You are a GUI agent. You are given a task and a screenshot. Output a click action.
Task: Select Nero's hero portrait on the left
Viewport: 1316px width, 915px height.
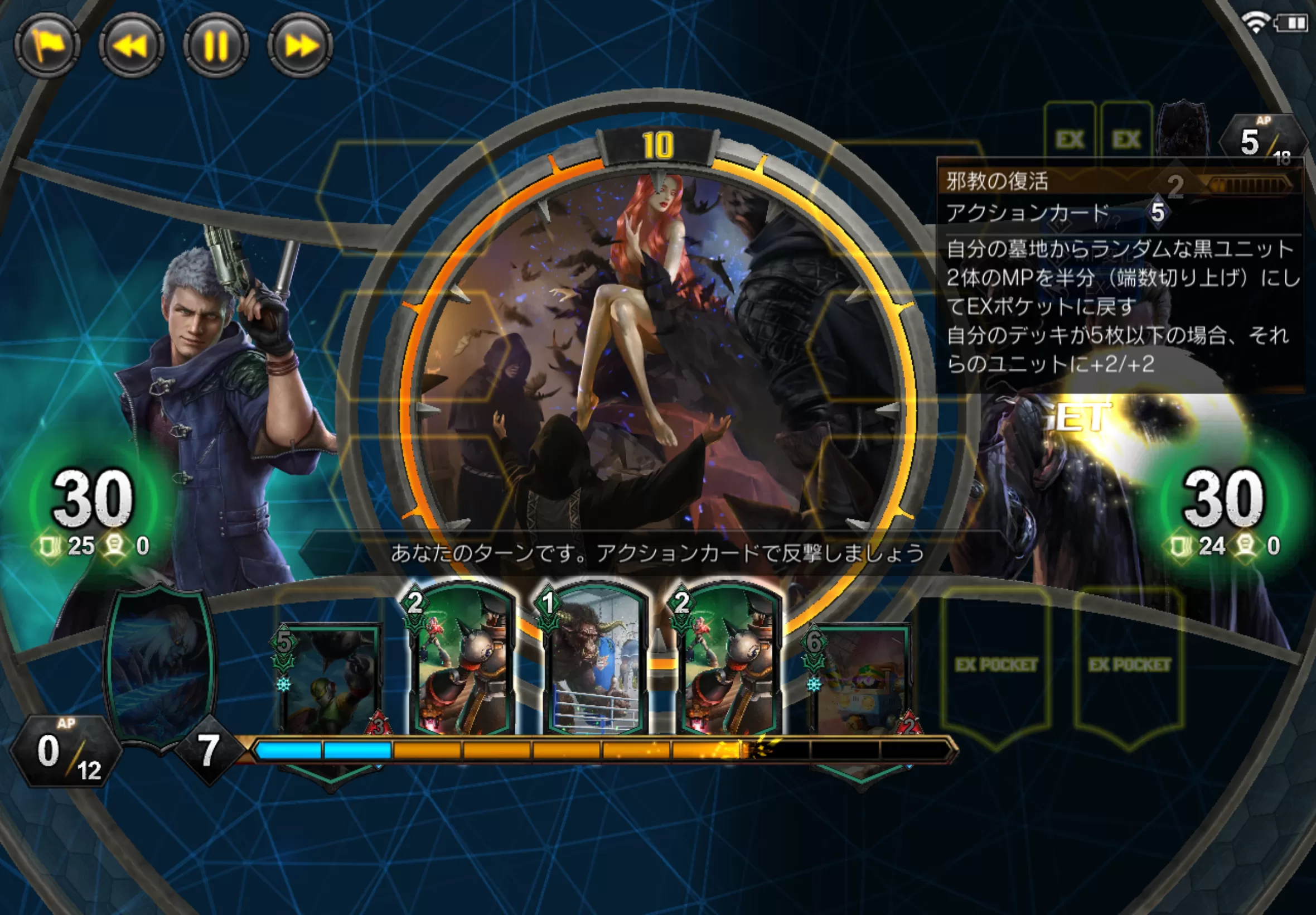point(217,373)
